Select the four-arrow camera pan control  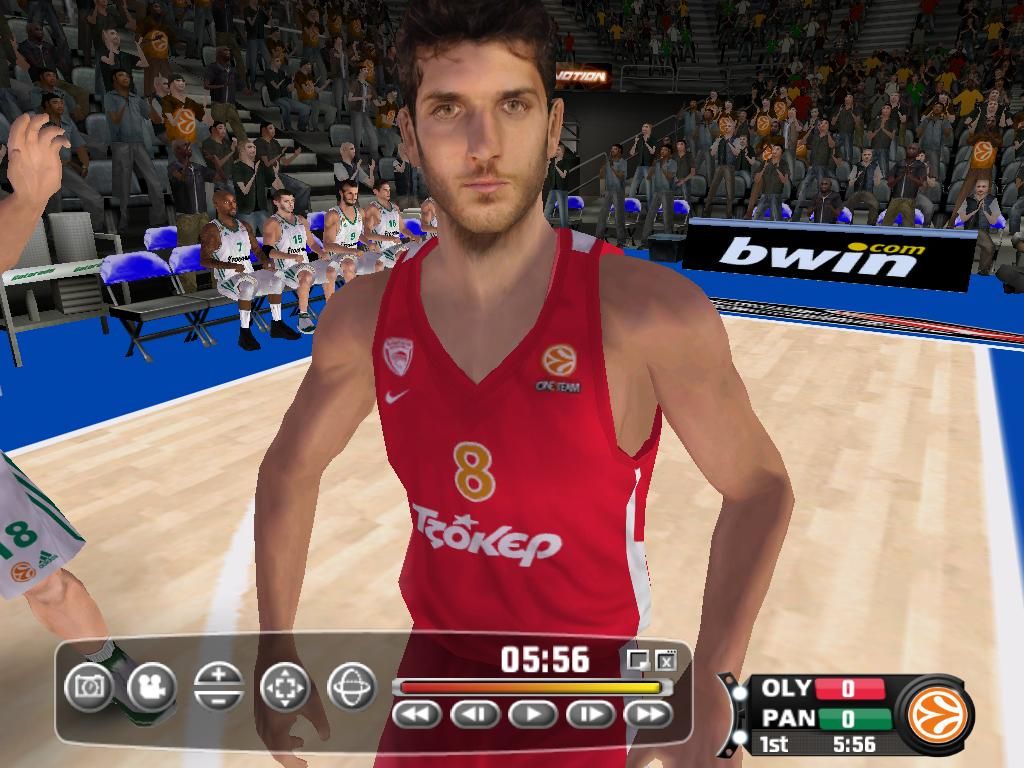point(285,687)
